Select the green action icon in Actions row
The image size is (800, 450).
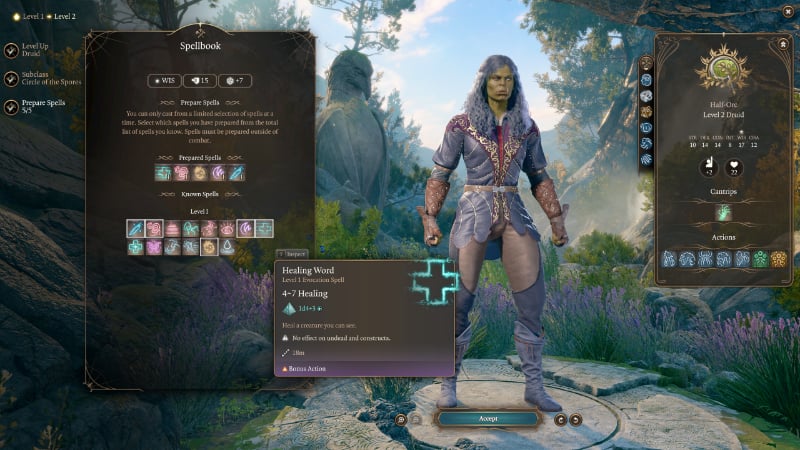(759, 259)
